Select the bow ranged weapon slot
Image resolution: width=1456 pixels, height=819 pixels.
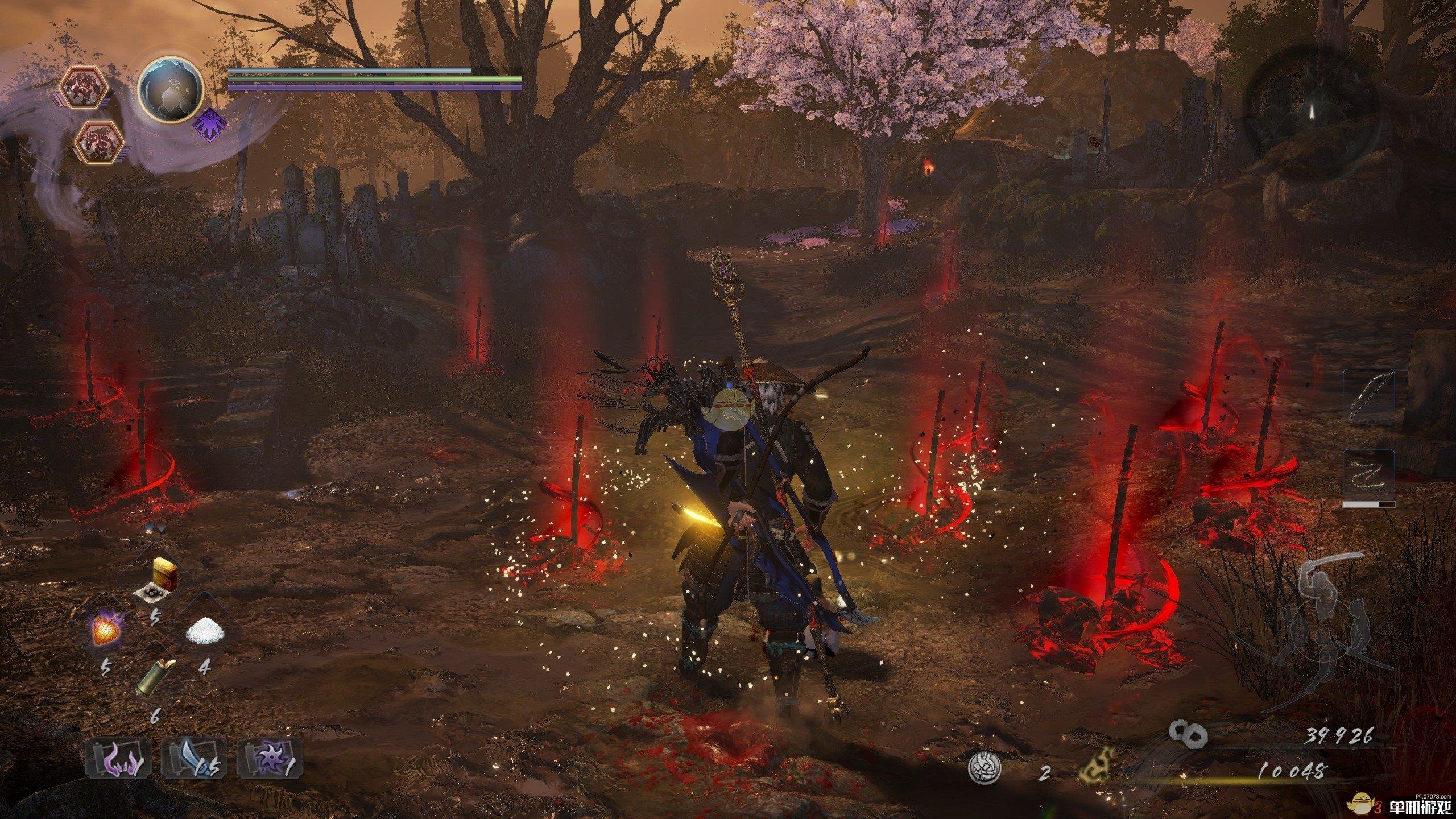[x=1368, y=395]
